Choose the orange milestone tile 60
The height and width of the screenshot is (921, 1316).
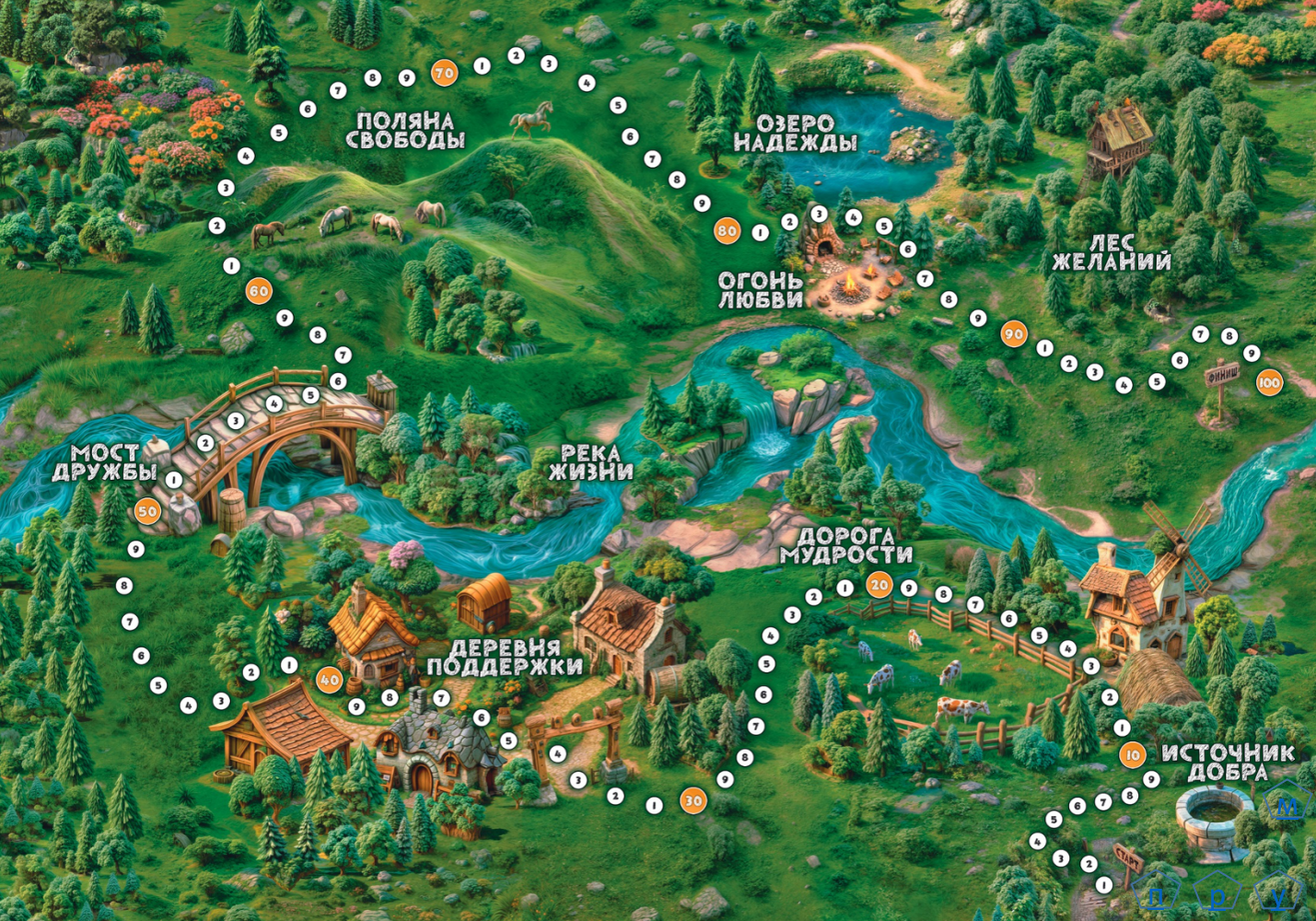(x=259, y=292)
